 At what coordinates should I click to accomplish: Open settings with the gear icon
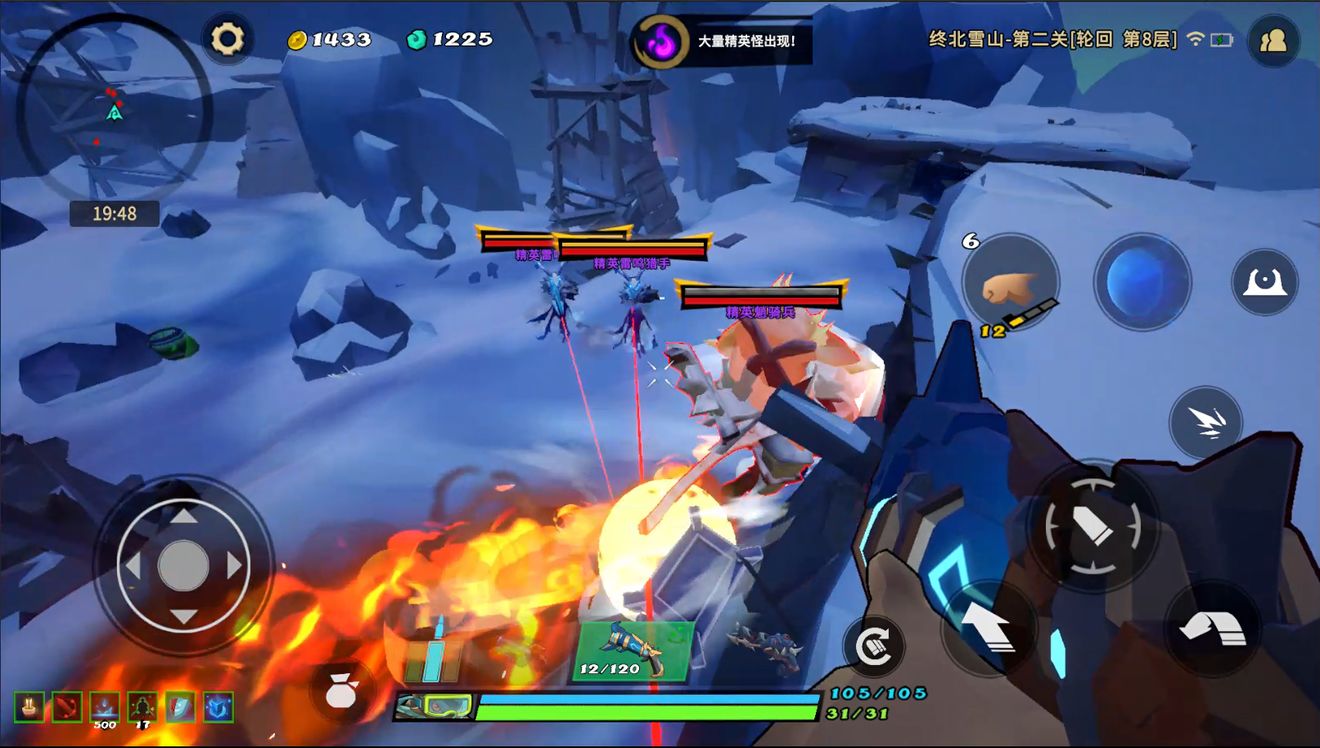(x=227, y=39)
